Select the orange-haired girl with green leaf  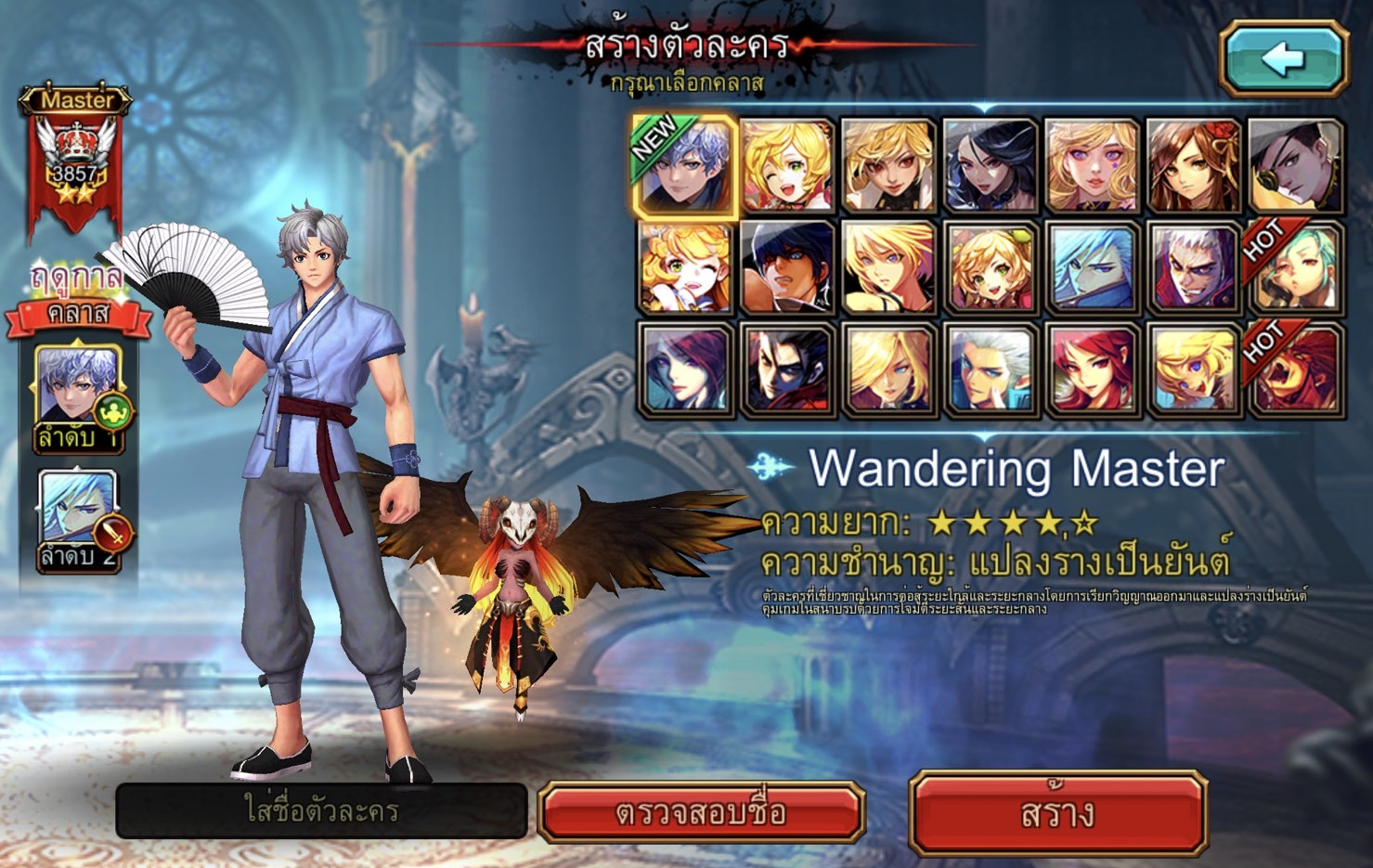pyautogui.click(x=990, y=269)
